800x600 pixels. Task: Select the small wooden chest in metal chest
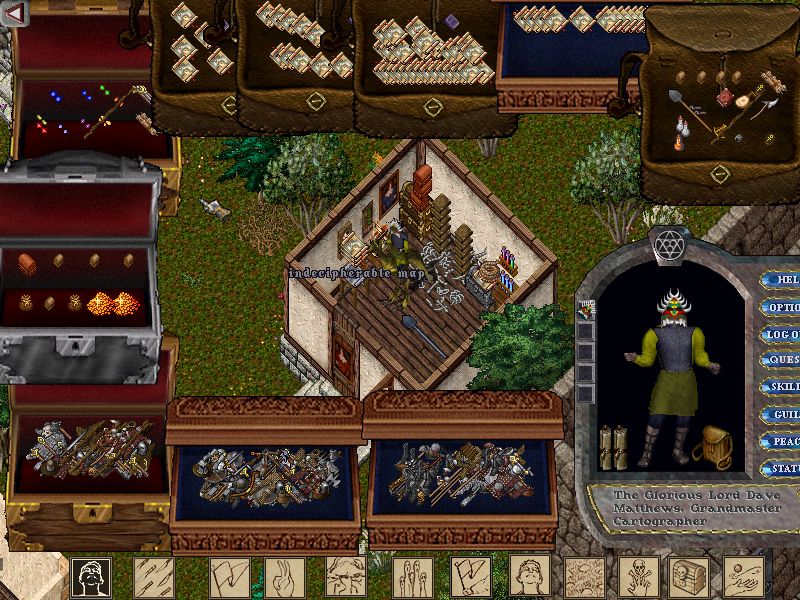click(27, 263)
